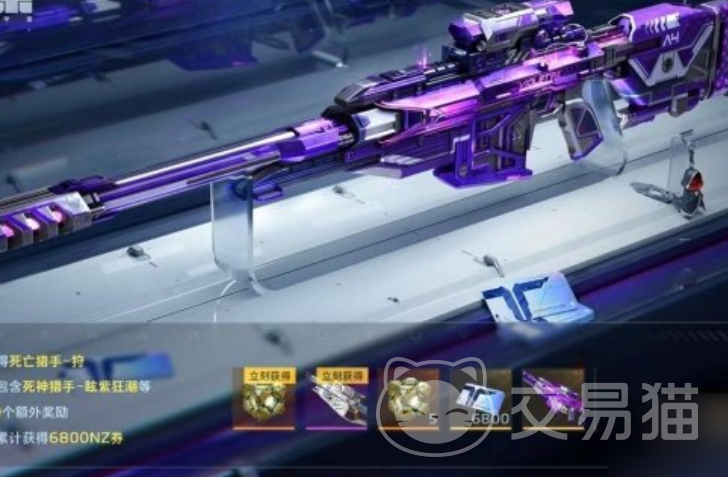
Task: Select the gold crate reward without banner
Action: coord(408,398)
